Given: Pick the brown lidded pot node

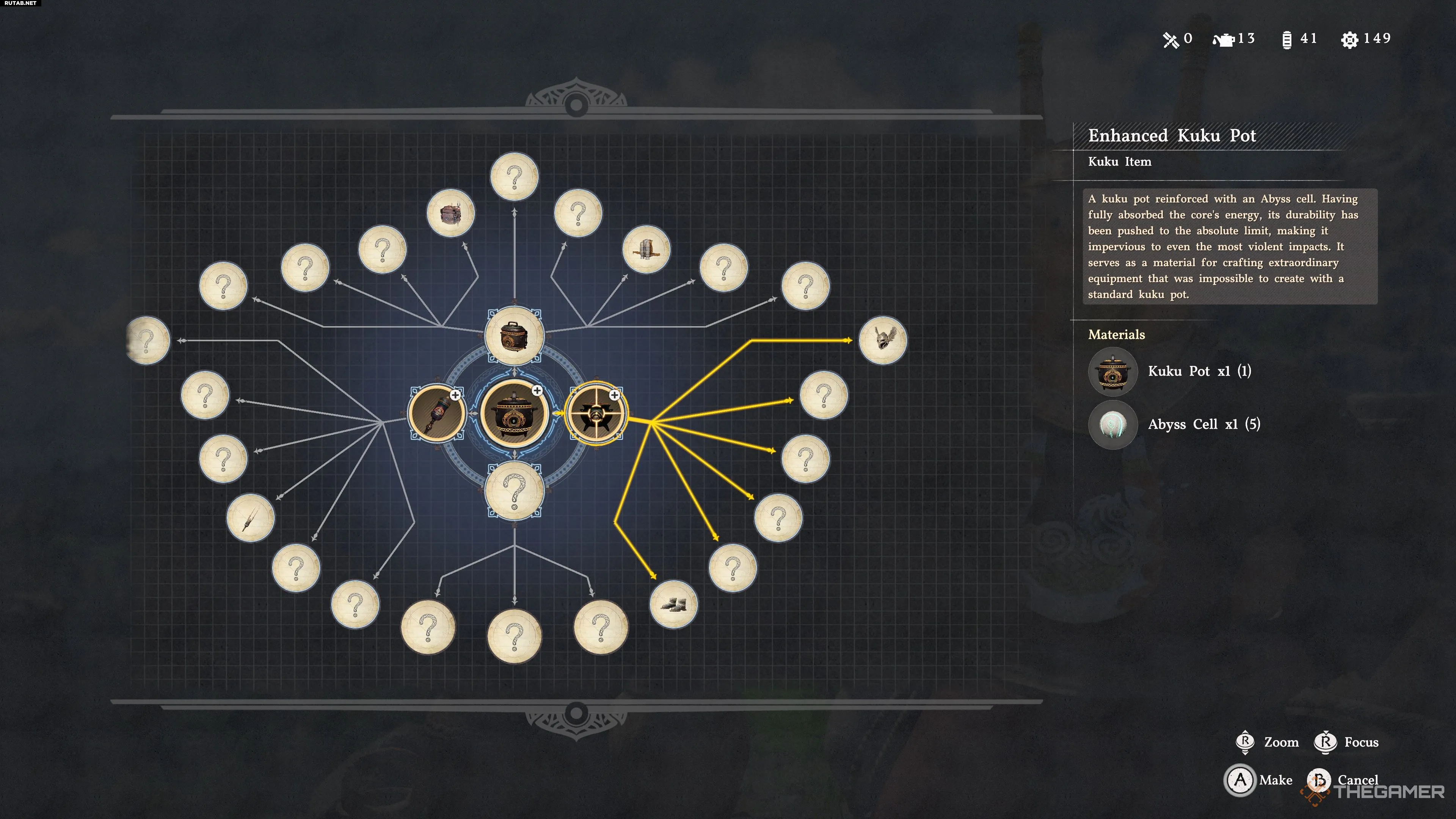Looking at the screenshot, I should (x=514, y=336).
